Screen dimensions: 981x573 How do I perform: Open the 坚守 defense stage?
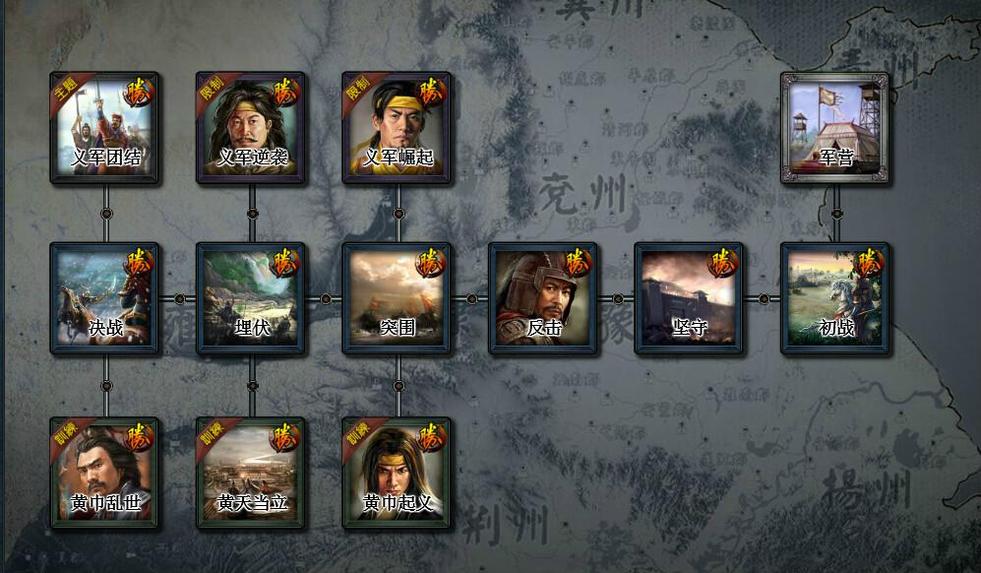tap(689, 298)
